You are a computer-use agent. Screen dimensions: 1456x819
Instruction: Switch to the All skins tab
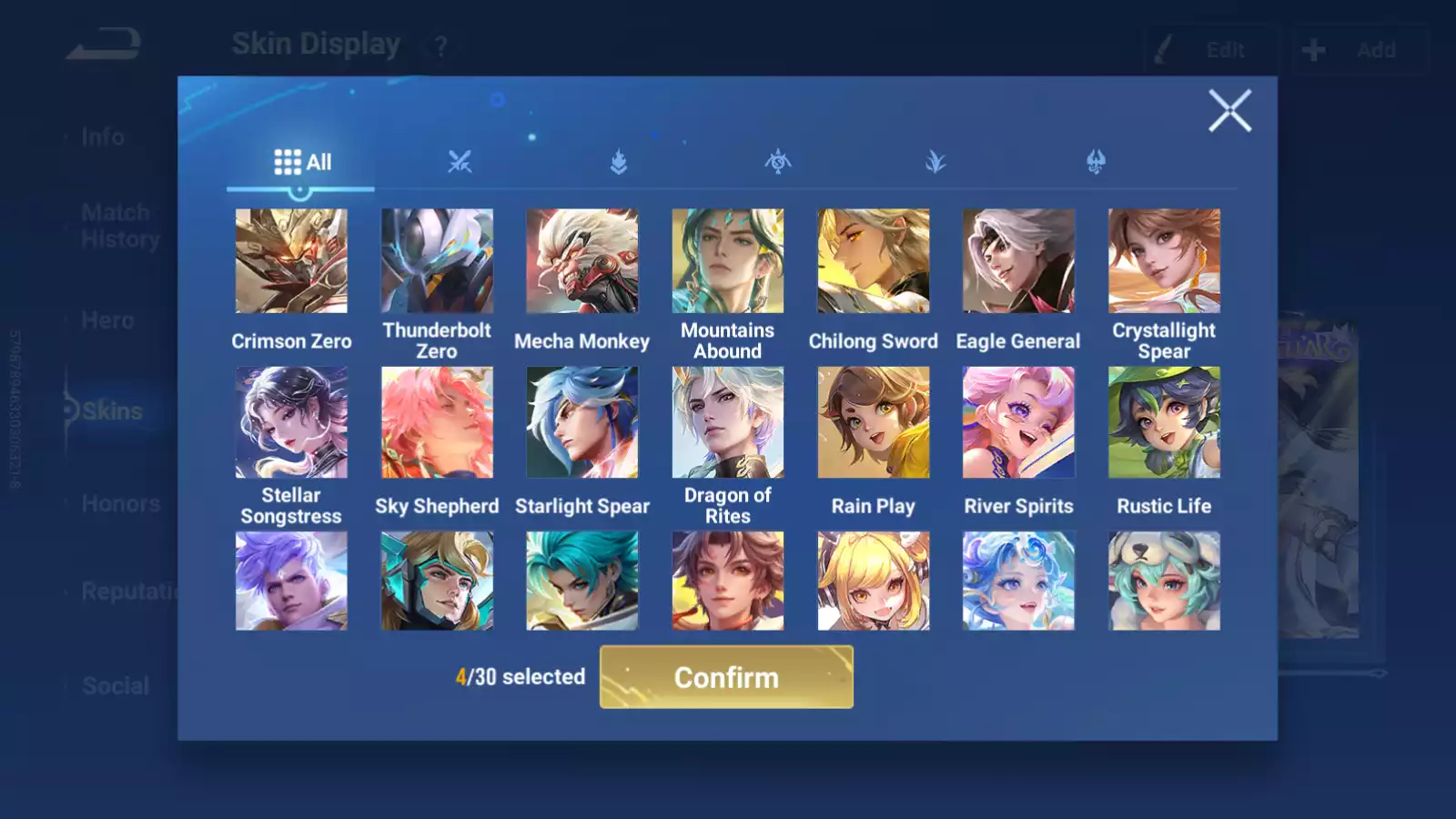(x=302, y=162)
